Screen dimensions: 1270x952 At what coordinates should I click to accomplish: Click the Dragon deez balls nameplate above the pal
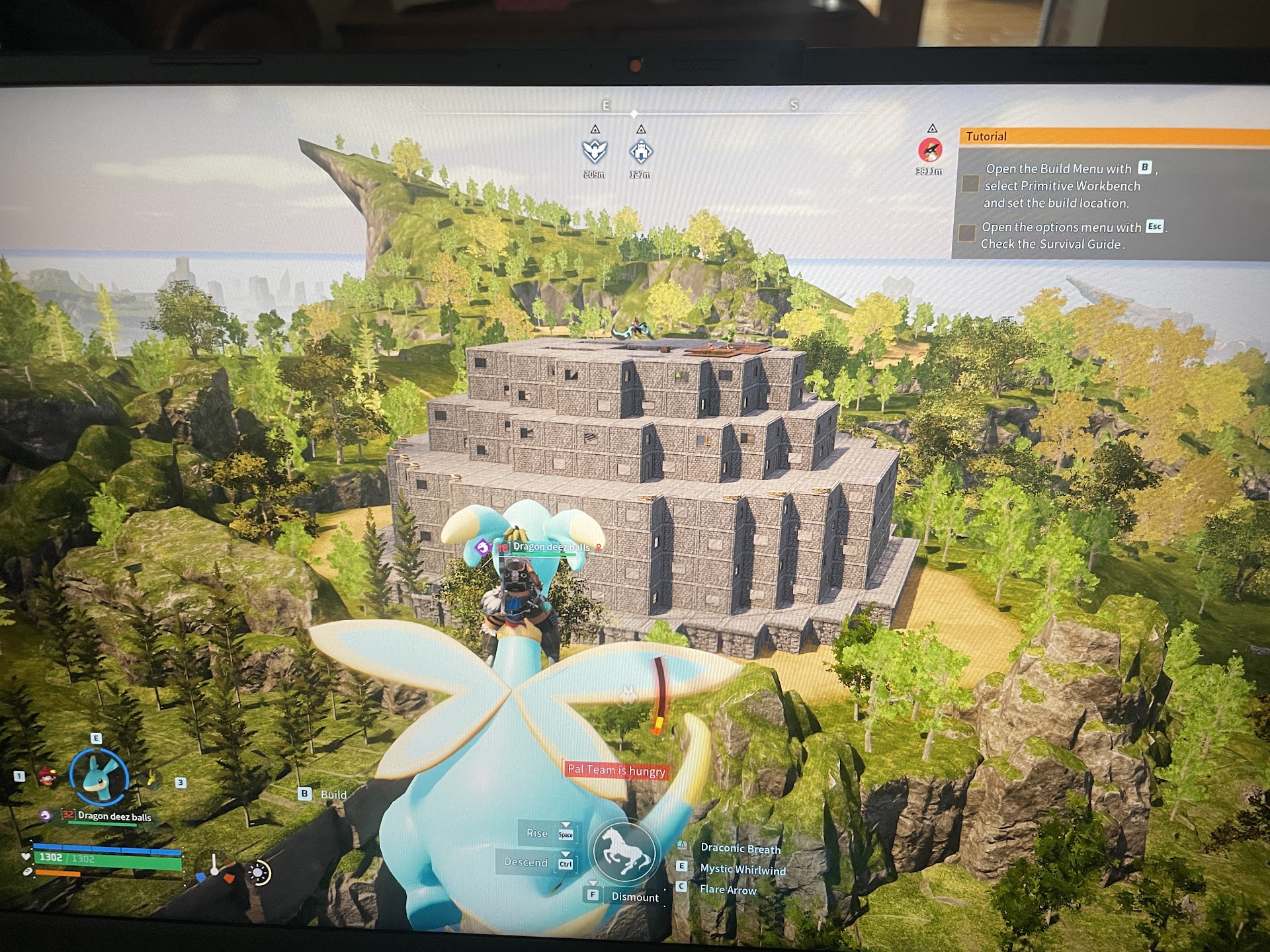pyautogui.click(x=550, y=547)
